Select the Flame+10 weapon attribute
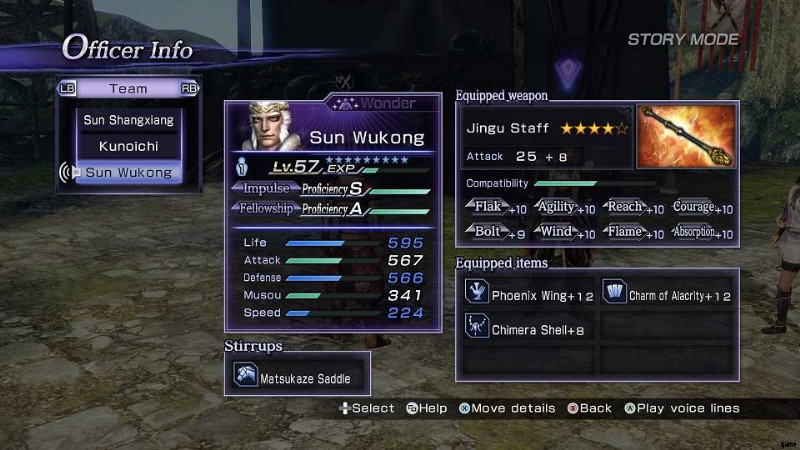 [633, 233]
